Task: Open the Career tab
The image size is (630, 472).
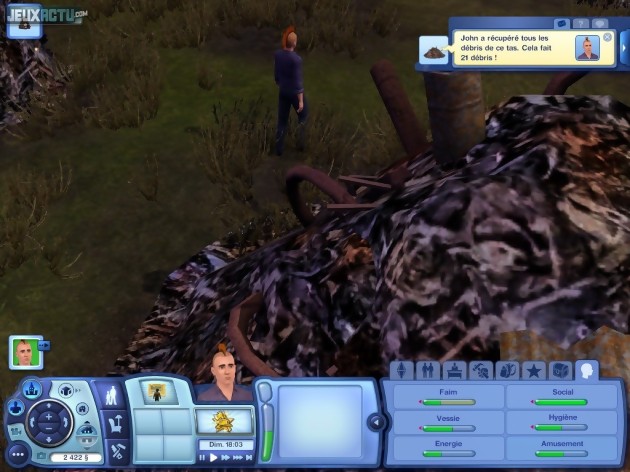Action: [454, 371]
